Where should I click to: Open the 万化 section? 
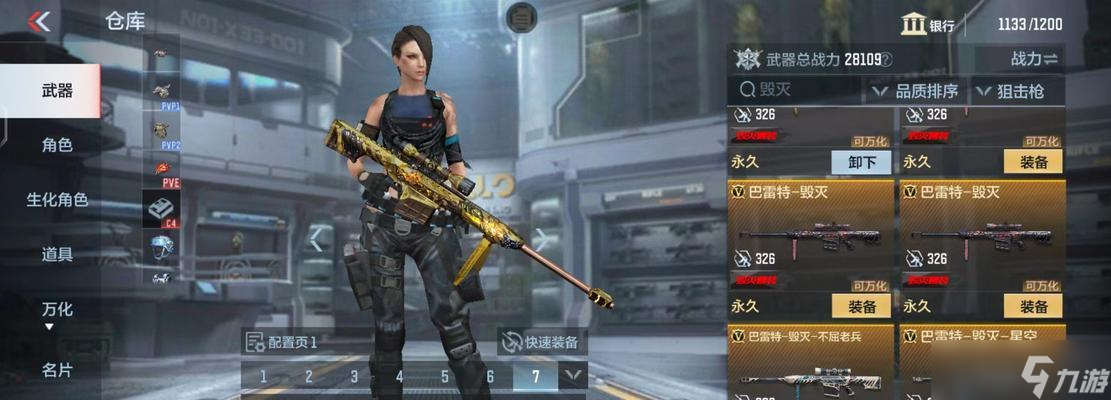(x=56, y=309)
